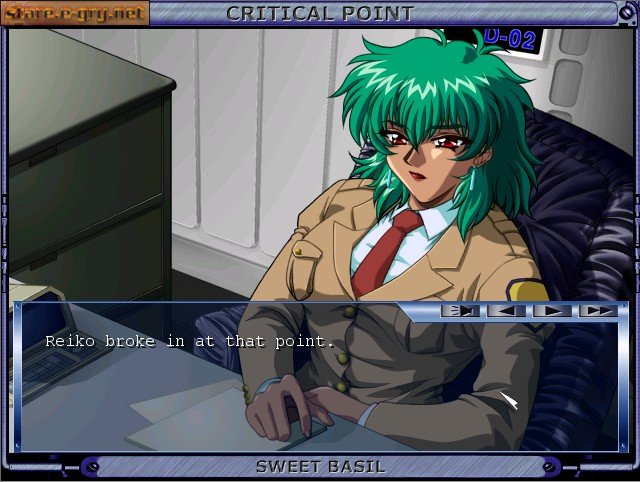Go back to the previous text line
This screenshot has height=482, width=640.
pyautogui.click(x=507, y=311)
